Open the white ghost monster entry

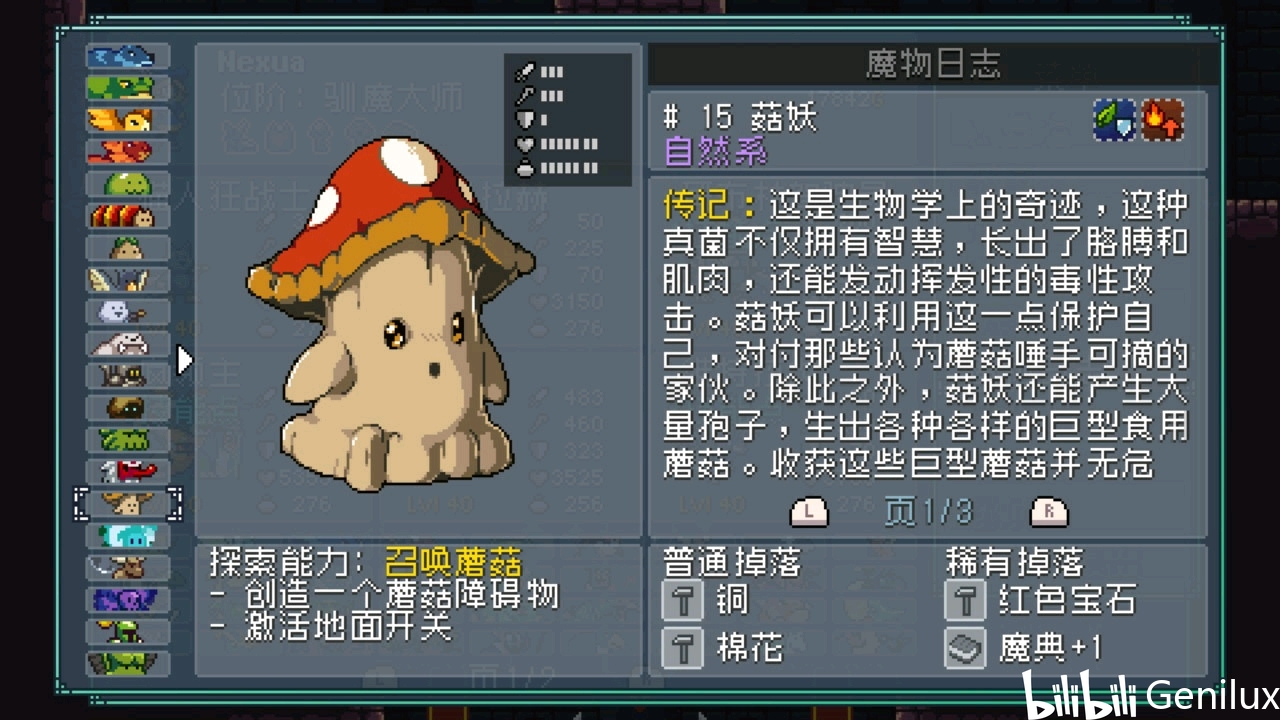coord(127,312)
